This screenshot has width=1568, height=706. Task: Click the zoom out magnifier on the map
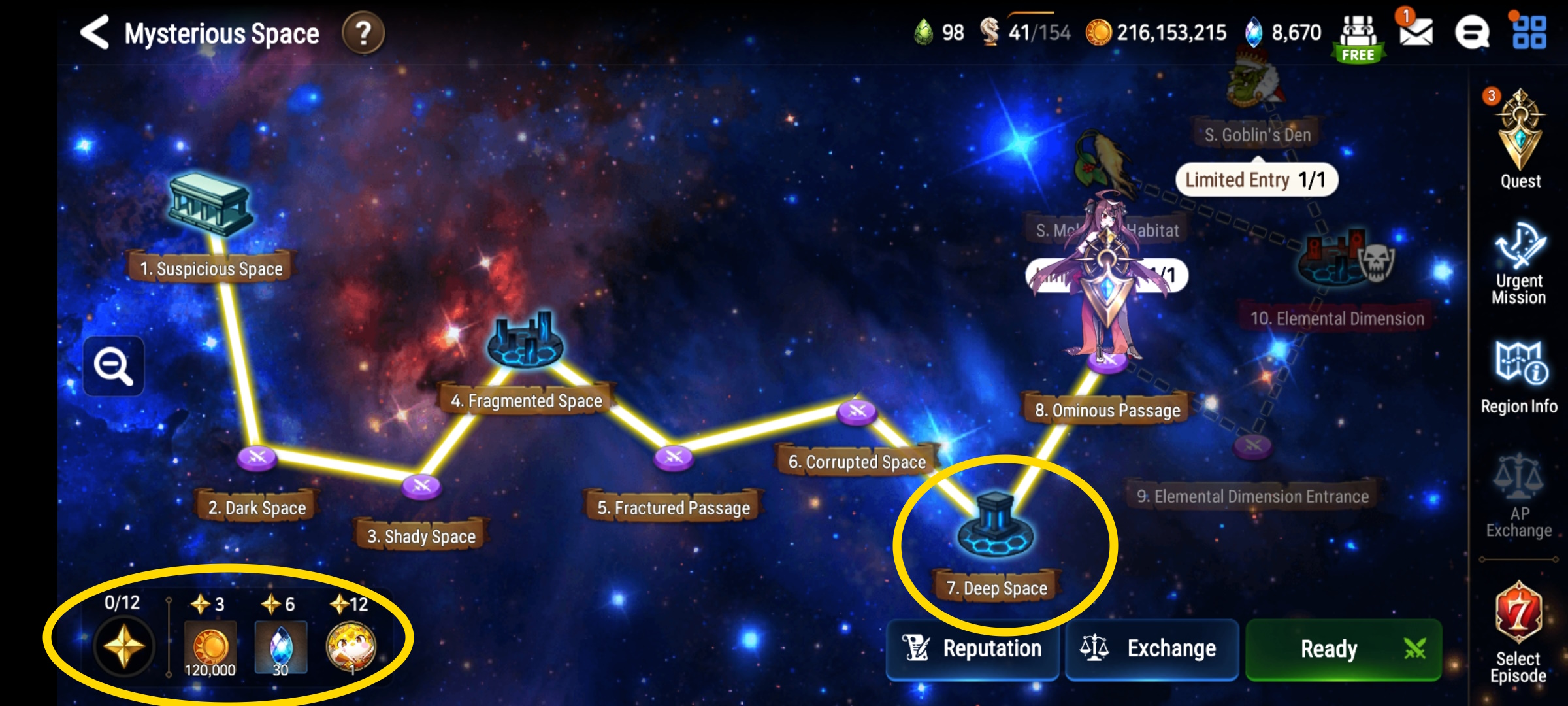[112, 366]
